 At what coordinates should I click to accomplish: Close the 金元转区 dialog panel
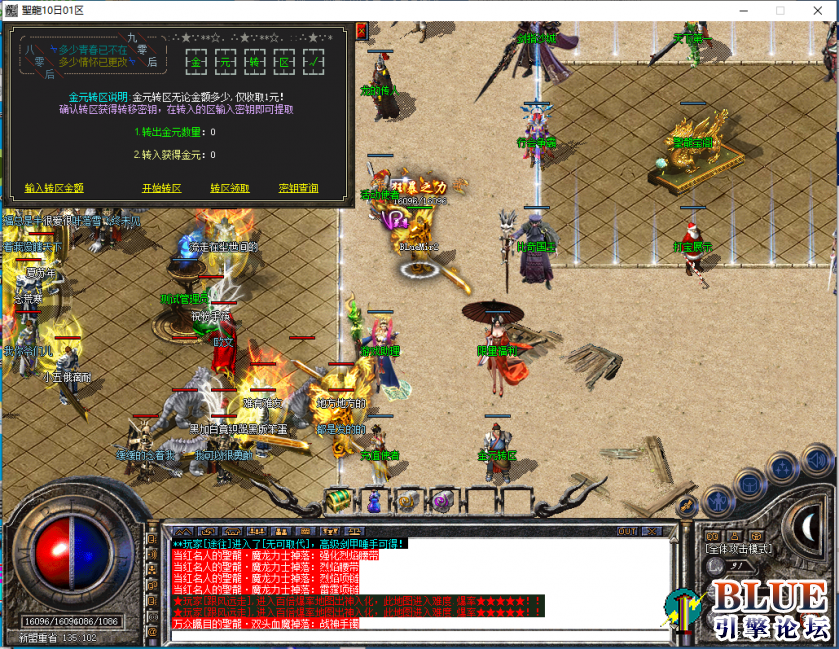point(360,33)
